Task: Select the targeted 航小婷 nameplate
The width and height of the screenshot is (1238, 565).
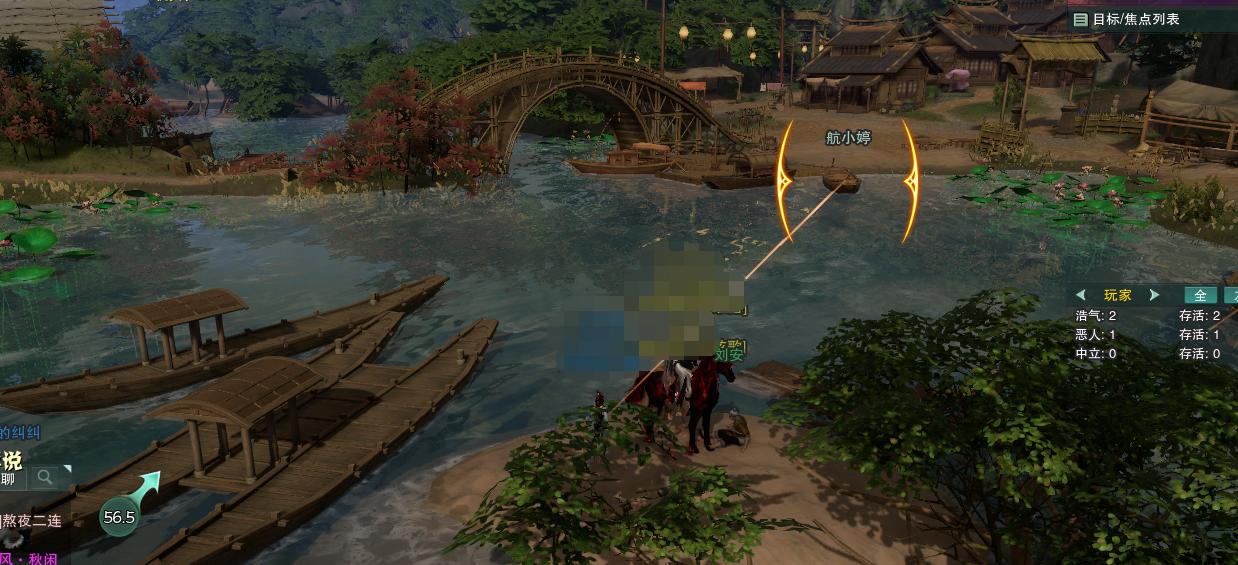Action: (848, 138)
